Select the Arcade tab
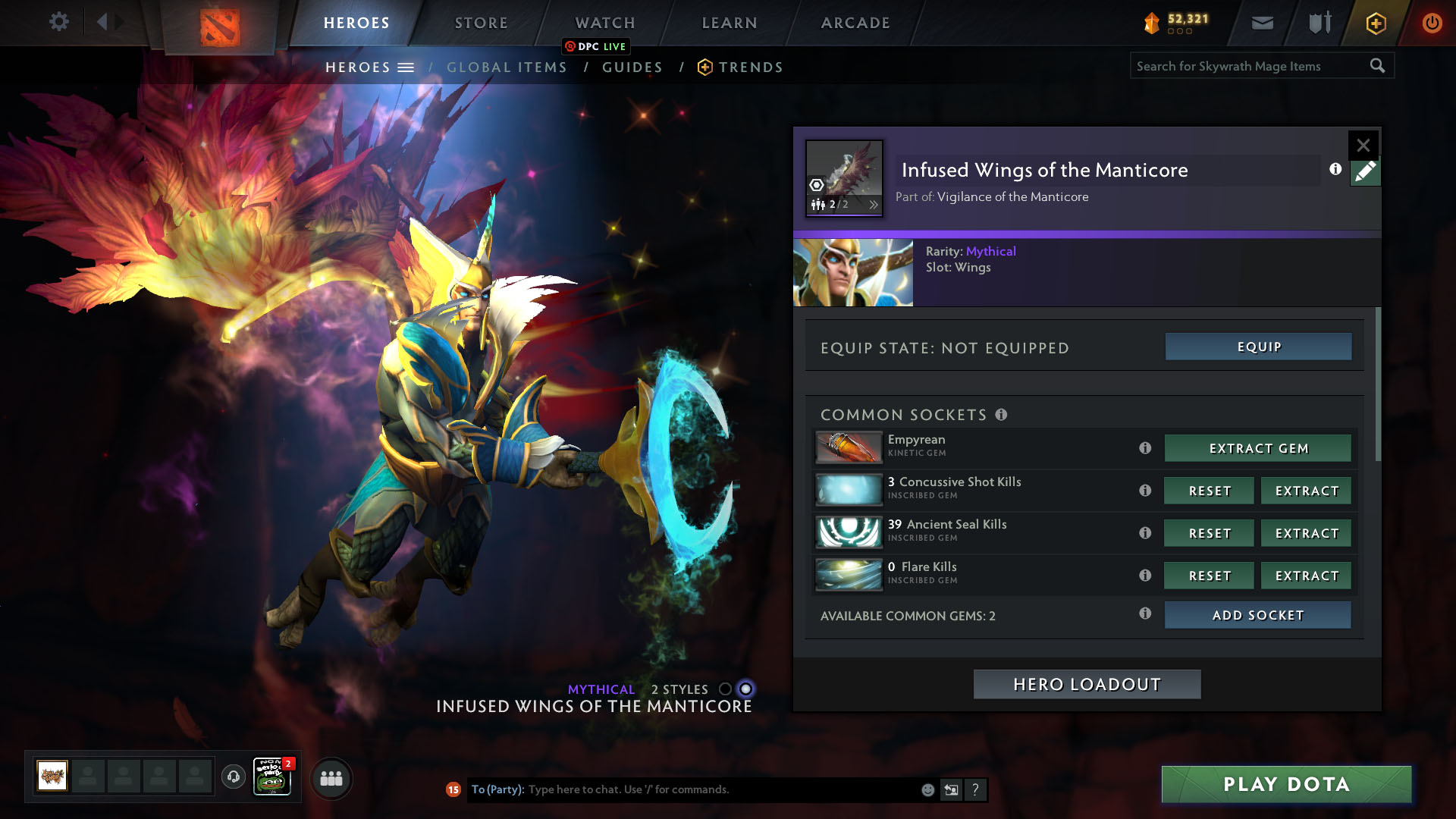 (x=855, y=23)
